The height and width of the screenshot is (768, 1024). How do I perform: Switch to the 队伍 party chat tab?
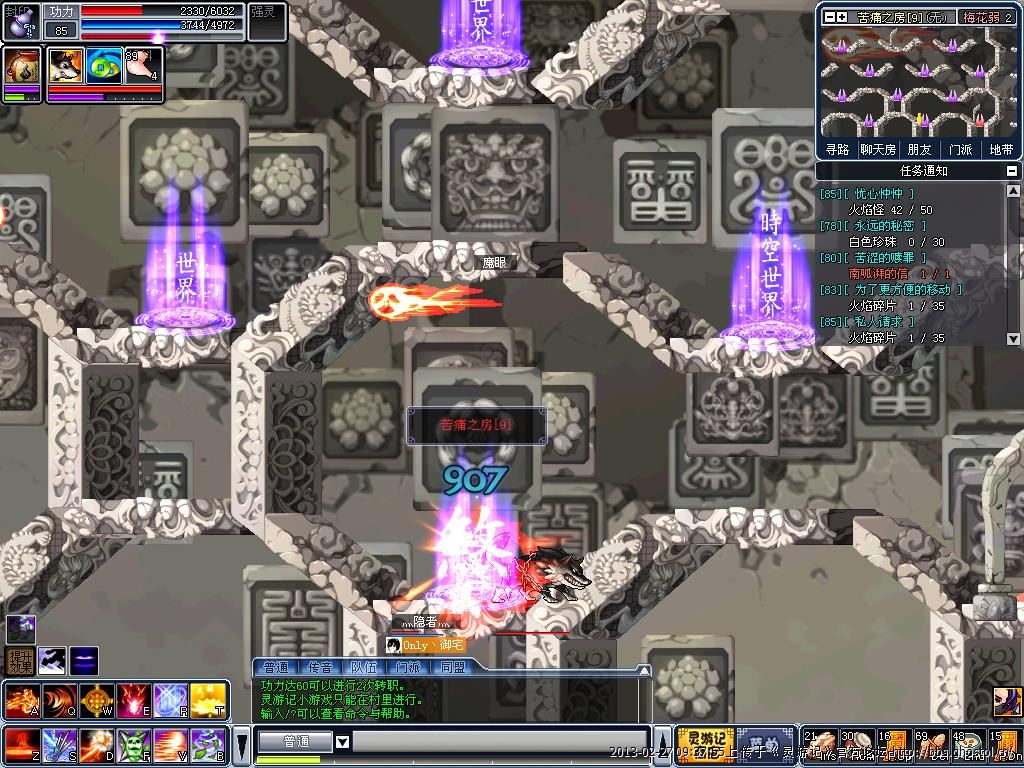[x=364, y=667]
